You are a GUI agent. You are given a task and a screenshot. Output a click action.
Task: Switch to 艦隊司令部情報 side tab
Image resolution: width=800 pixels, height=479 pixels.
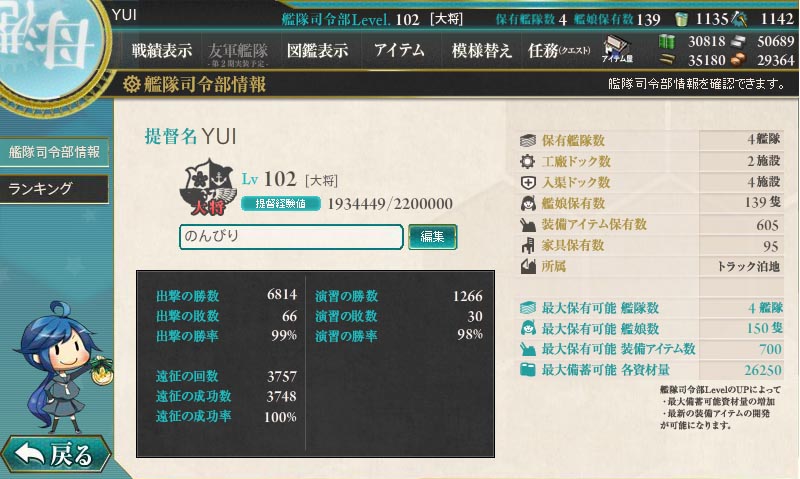coord(54,153)
